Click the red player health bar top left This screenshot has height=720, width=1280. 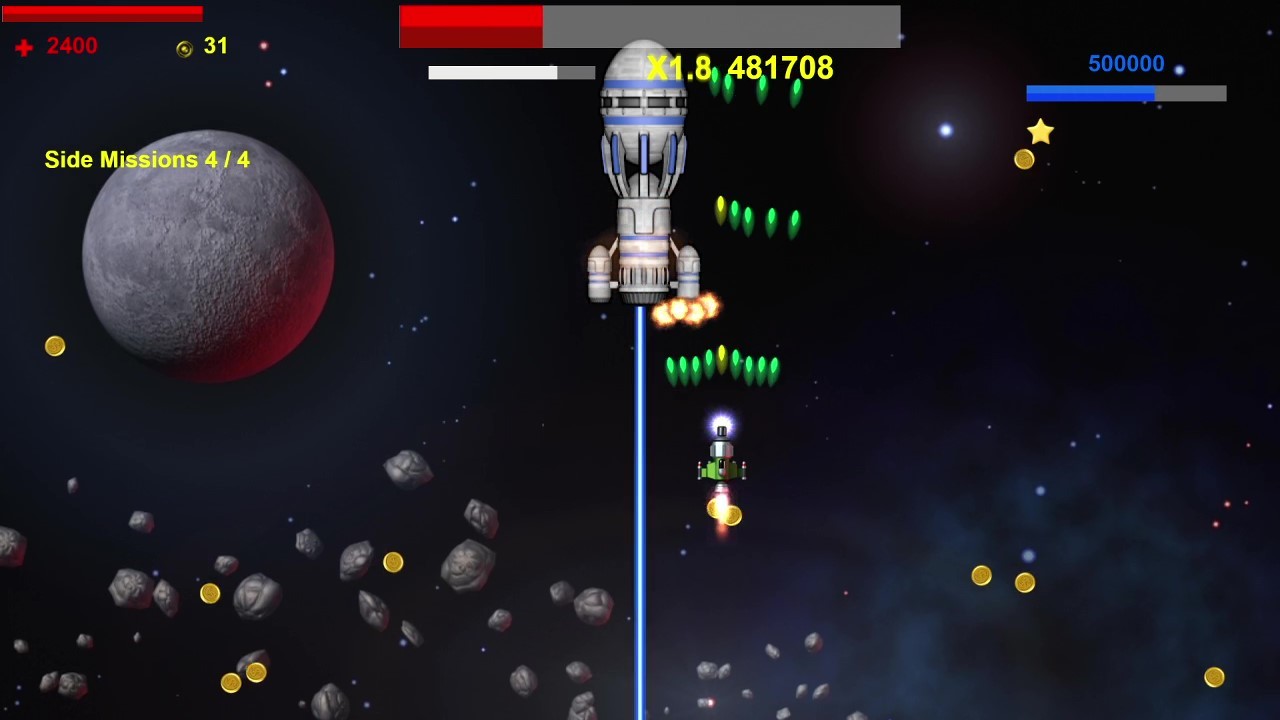pos(100,13)
